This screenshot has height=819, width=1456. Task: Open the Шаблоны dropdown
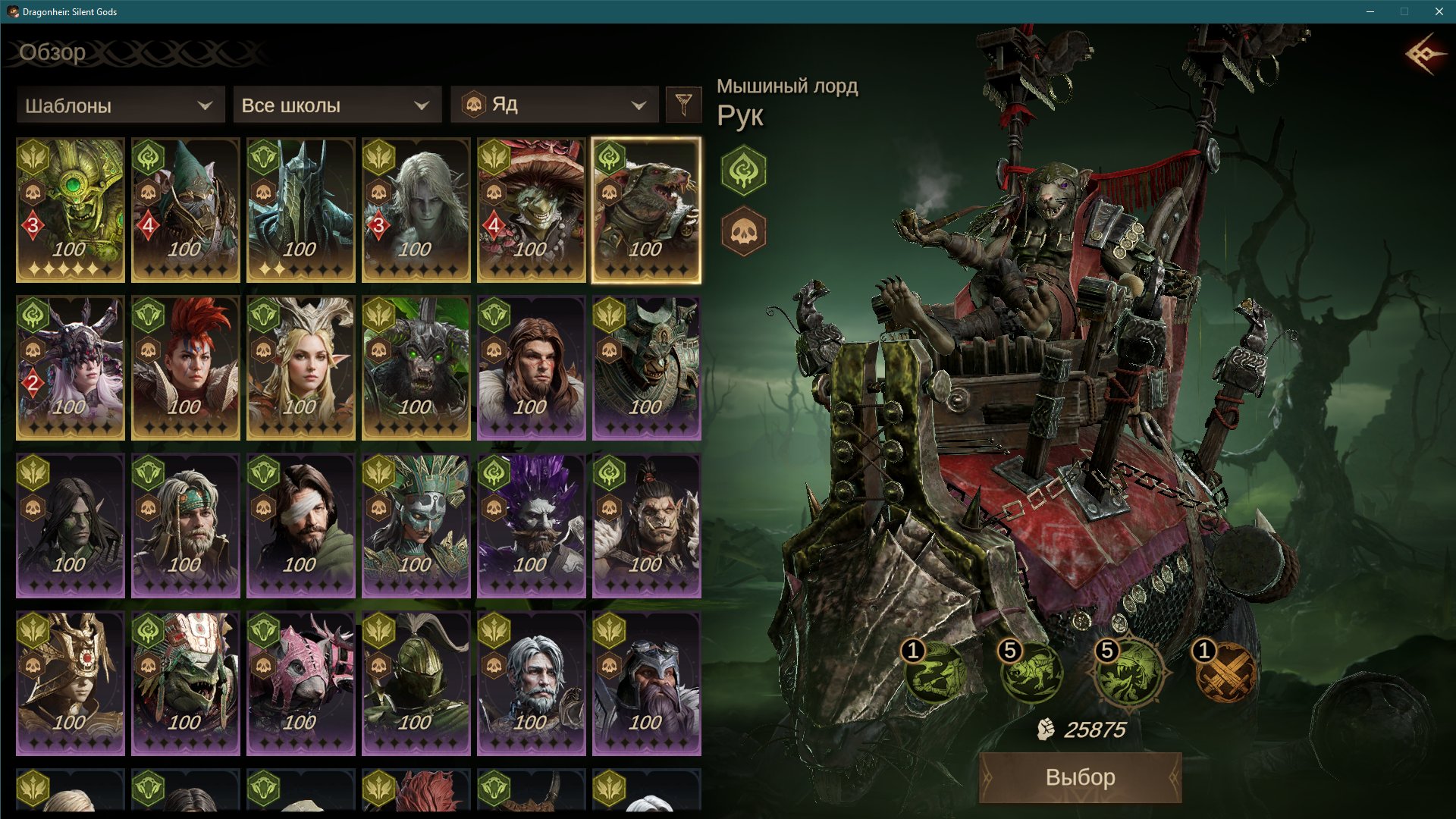click(120, 105)
